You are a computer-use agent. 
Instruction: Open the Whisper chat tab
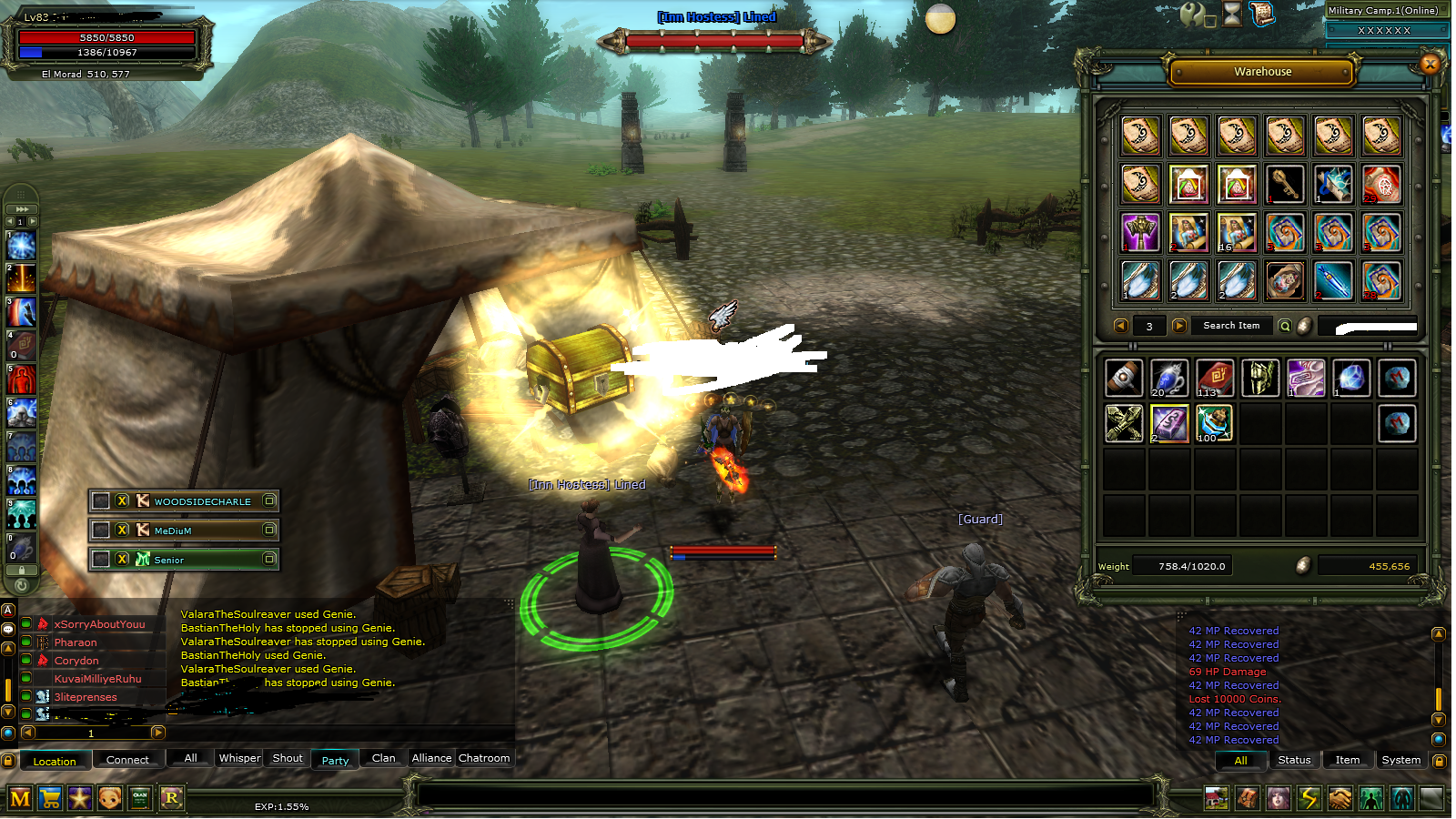[239, 758]
